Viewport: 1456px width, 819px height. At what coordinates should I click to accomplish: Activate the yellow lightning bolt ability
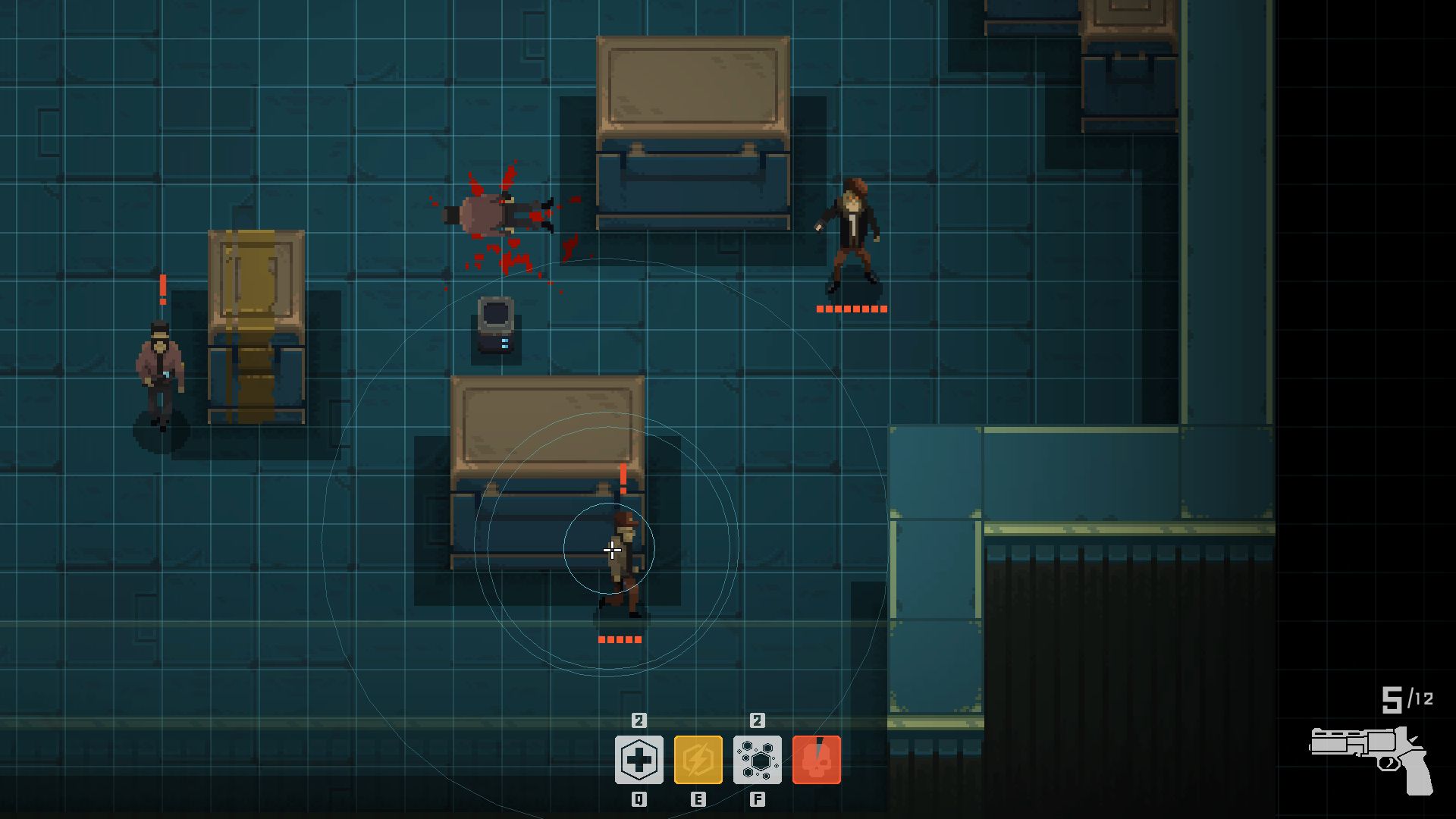[698, 760]
